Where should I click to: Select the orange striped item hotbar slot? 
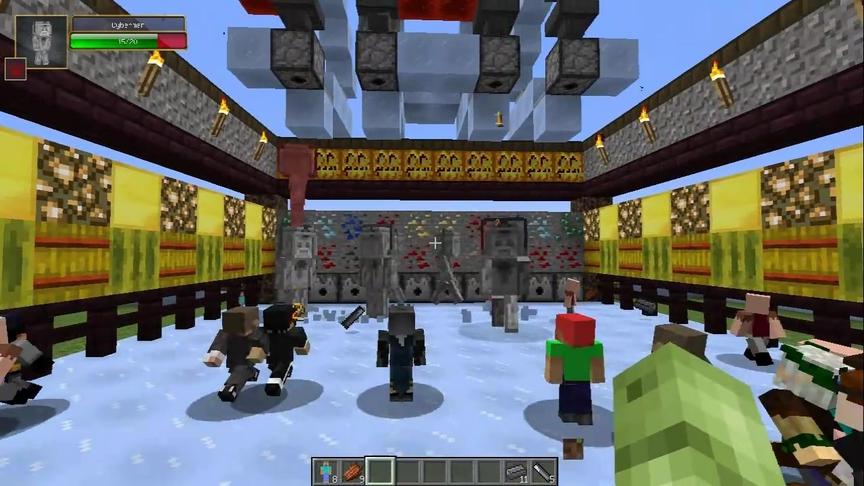click(352, 470)
